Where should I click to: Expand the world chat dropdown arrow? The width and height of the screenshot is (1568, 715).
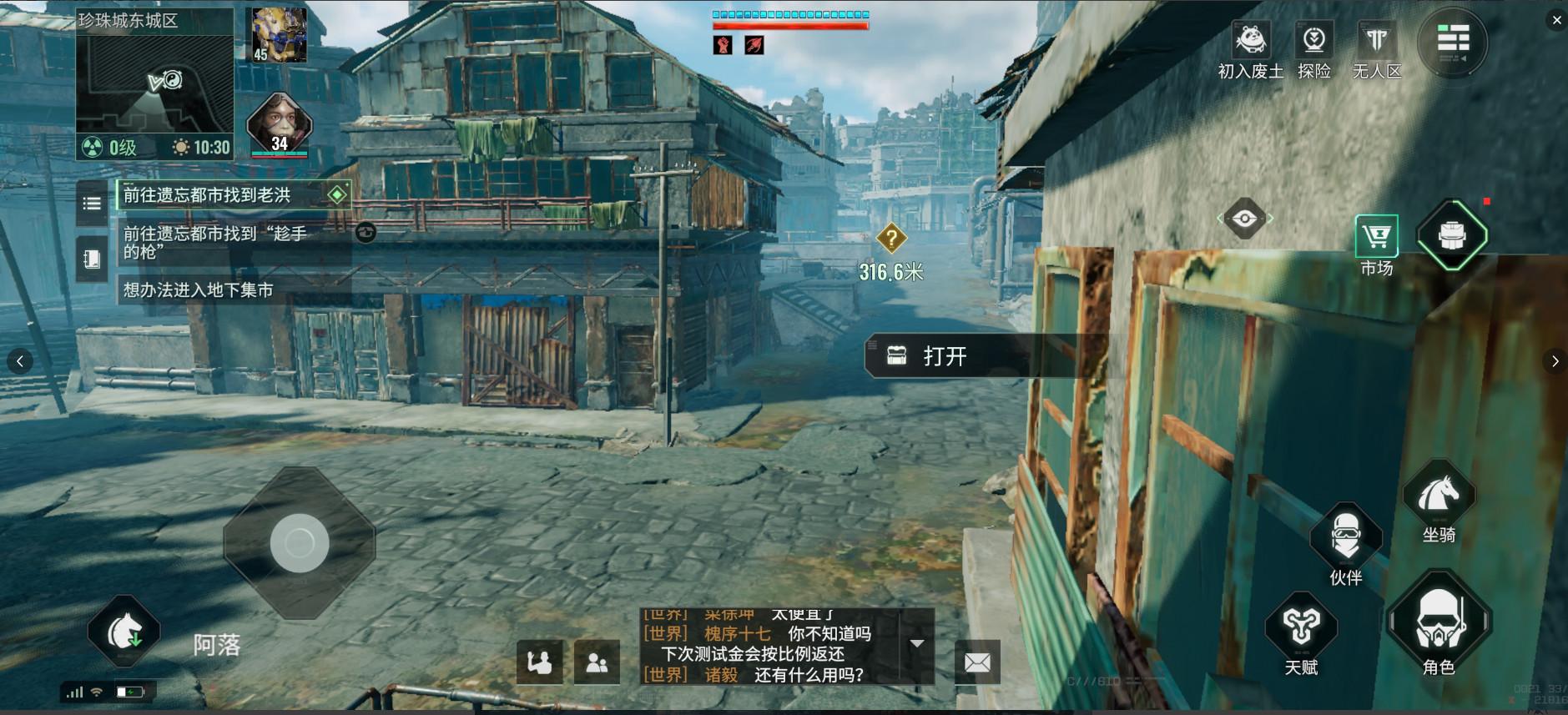tap(917, 643)
